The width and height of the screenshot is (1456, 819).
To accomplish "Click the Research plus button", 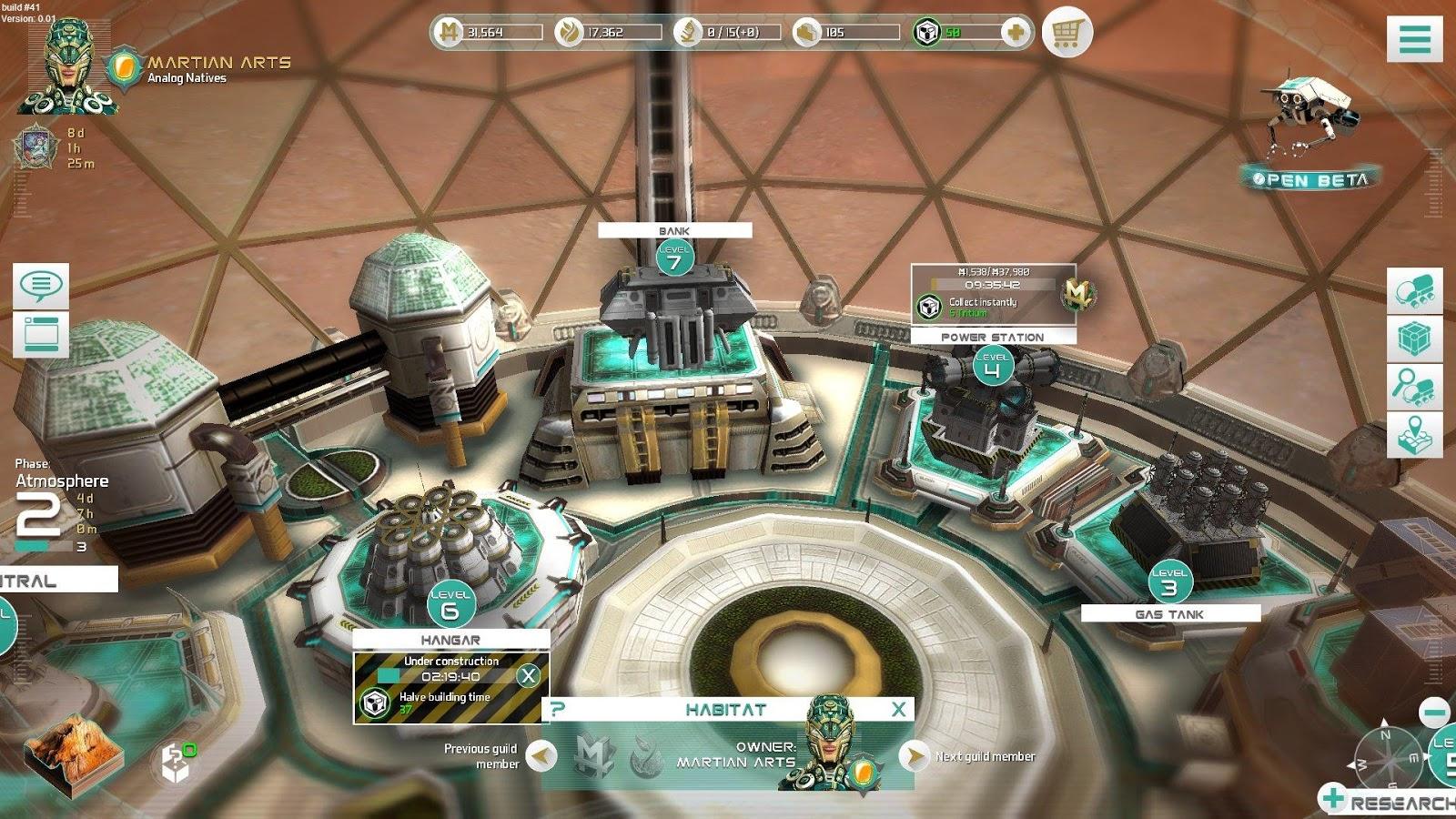I will tap(1334, 798).
